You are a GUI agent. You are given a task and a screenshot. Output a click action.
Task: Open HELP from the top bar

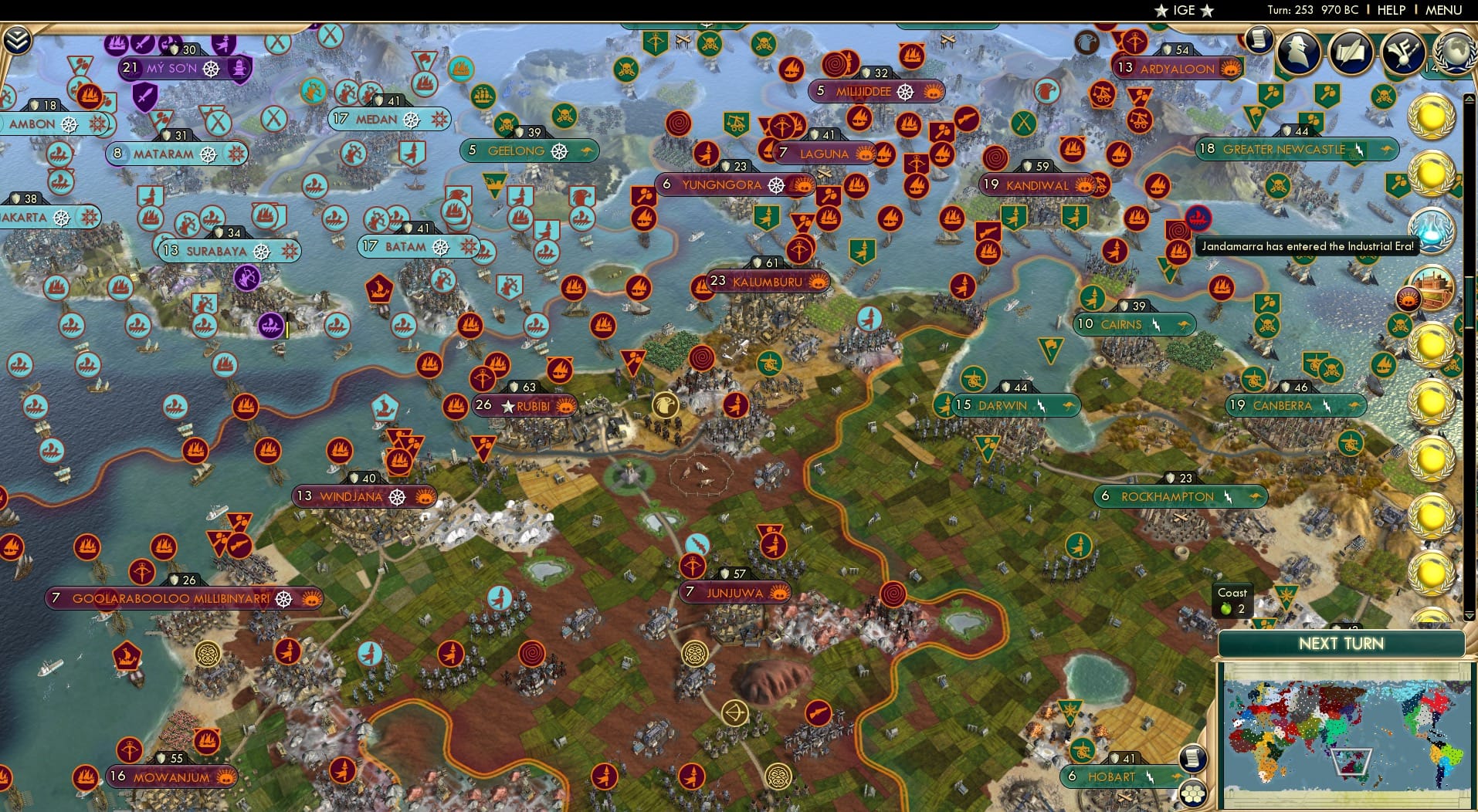tap(1390, 10)
